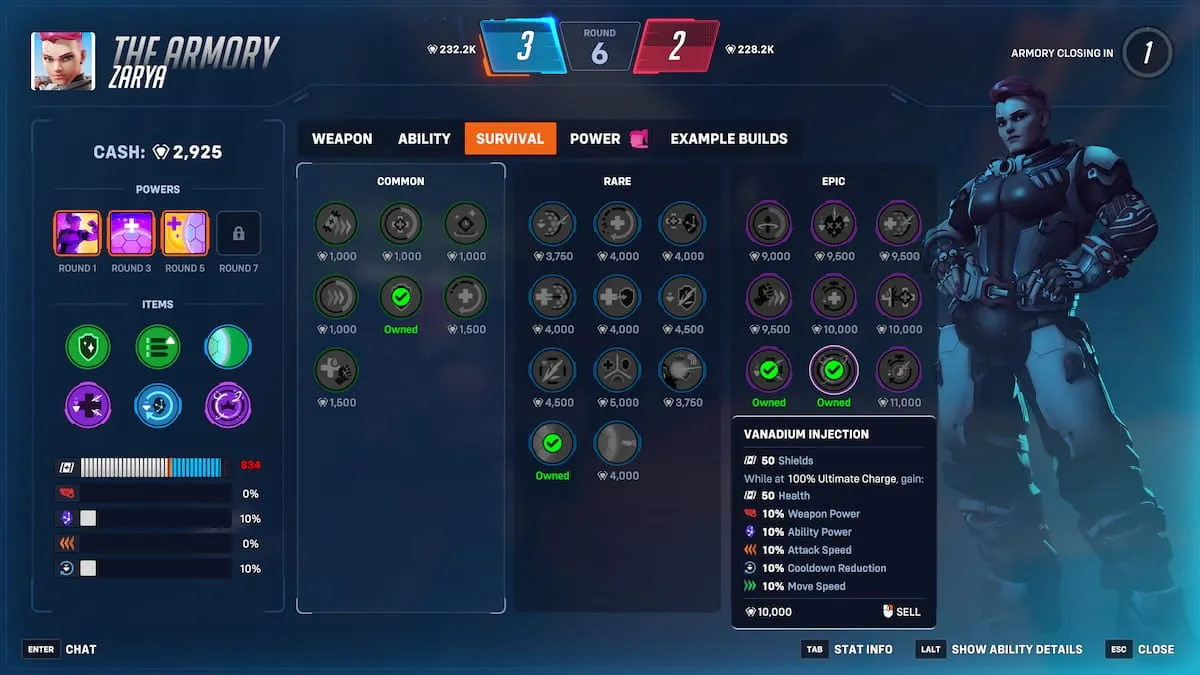The height and width of the screenshot is (675, 1200).
Task: Select the green shield owned item
Action: point(87,347)
